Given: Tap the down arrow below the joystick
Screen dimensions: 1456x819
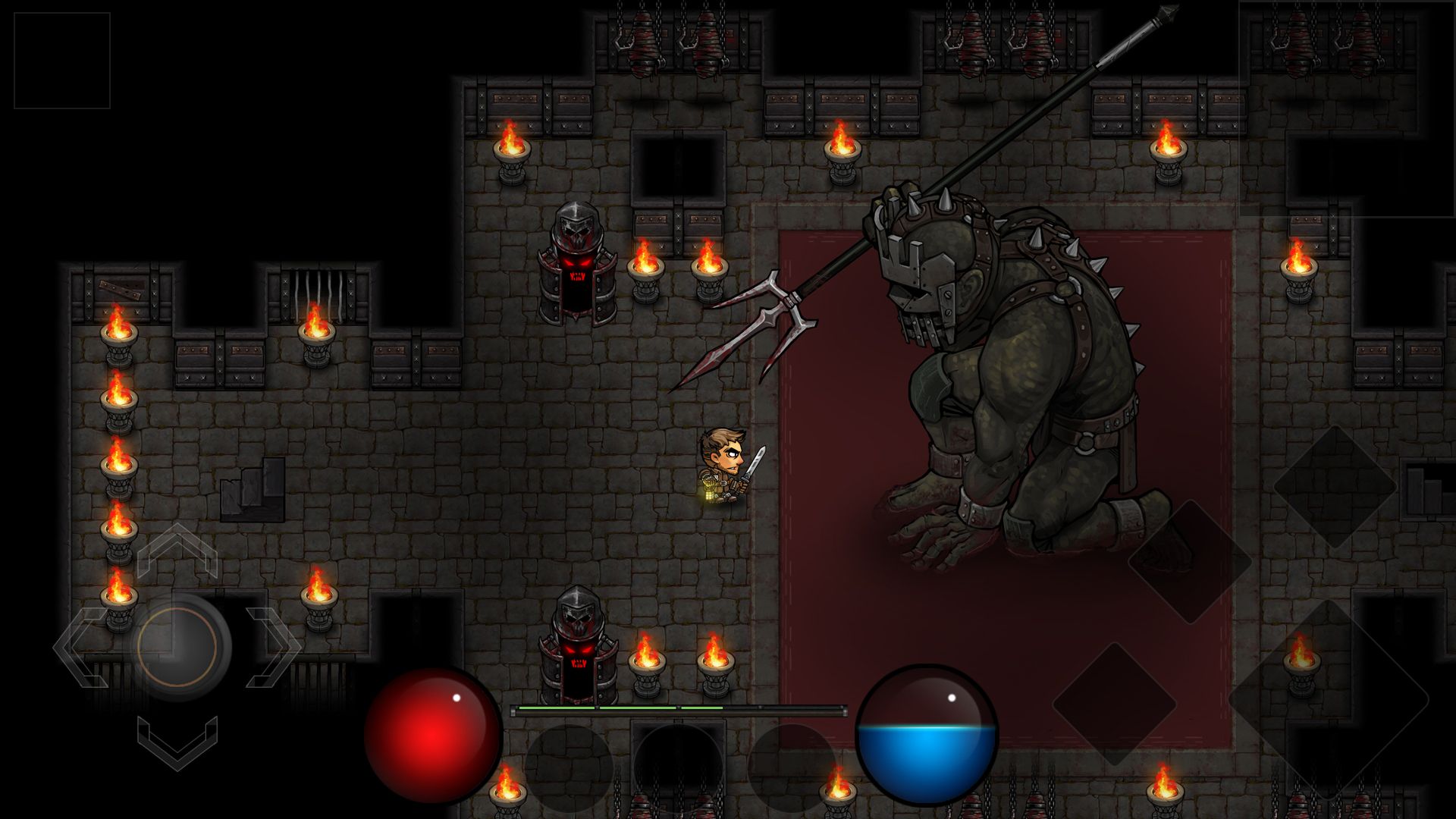Looking at the screenshot, I should click(177, 742).
